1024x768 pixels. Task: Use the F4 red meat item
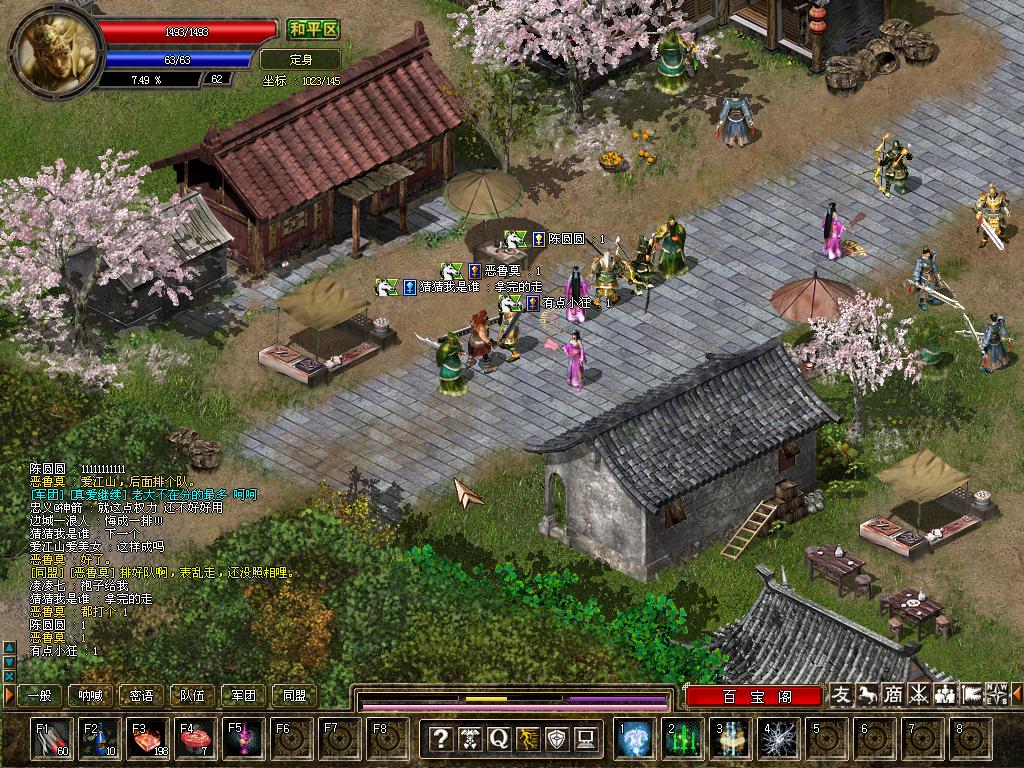coord(196,739)
